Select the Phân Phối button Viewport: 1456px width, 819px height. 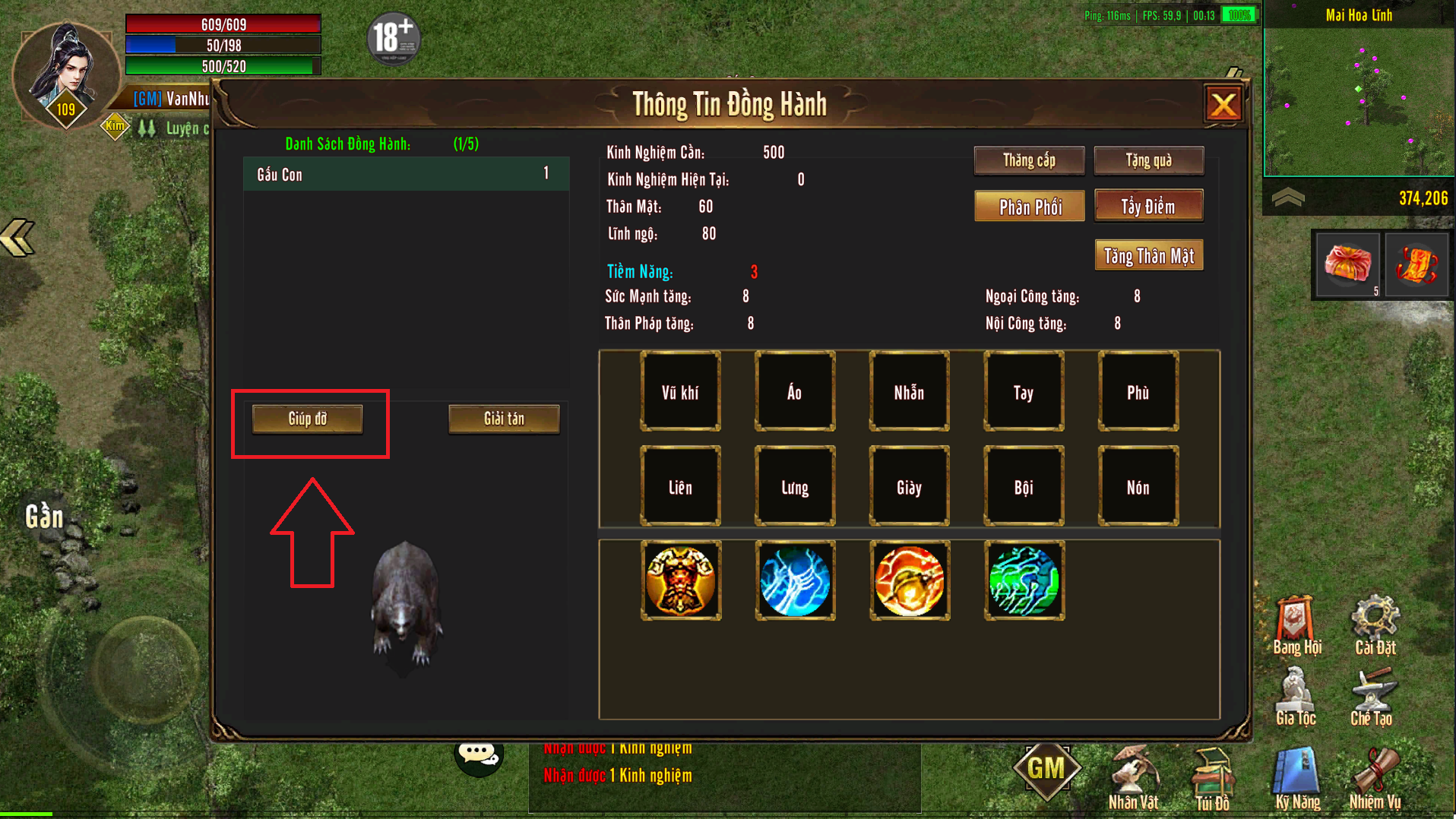[x=1030, y=207]
